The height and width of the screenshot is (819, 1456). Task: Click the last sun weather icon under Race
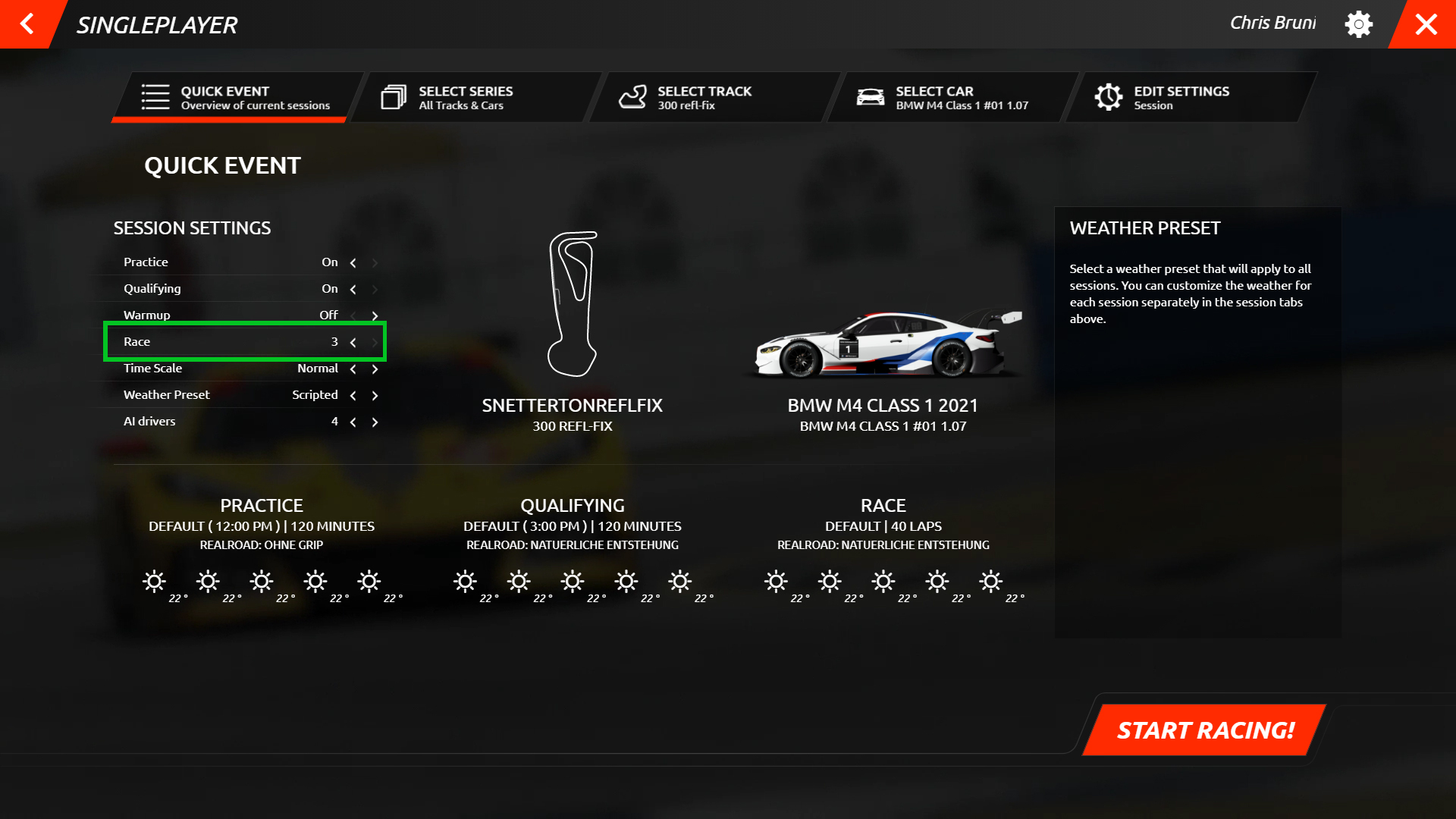(990, 581)
